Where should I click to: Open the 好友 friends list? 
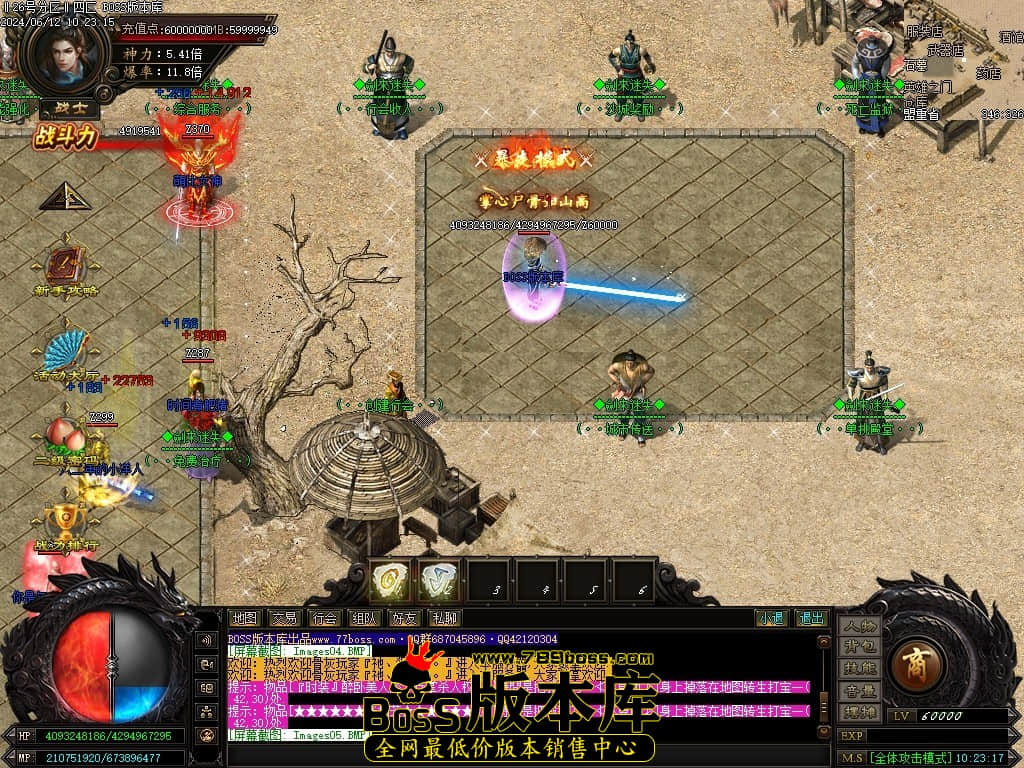[403, 618]
